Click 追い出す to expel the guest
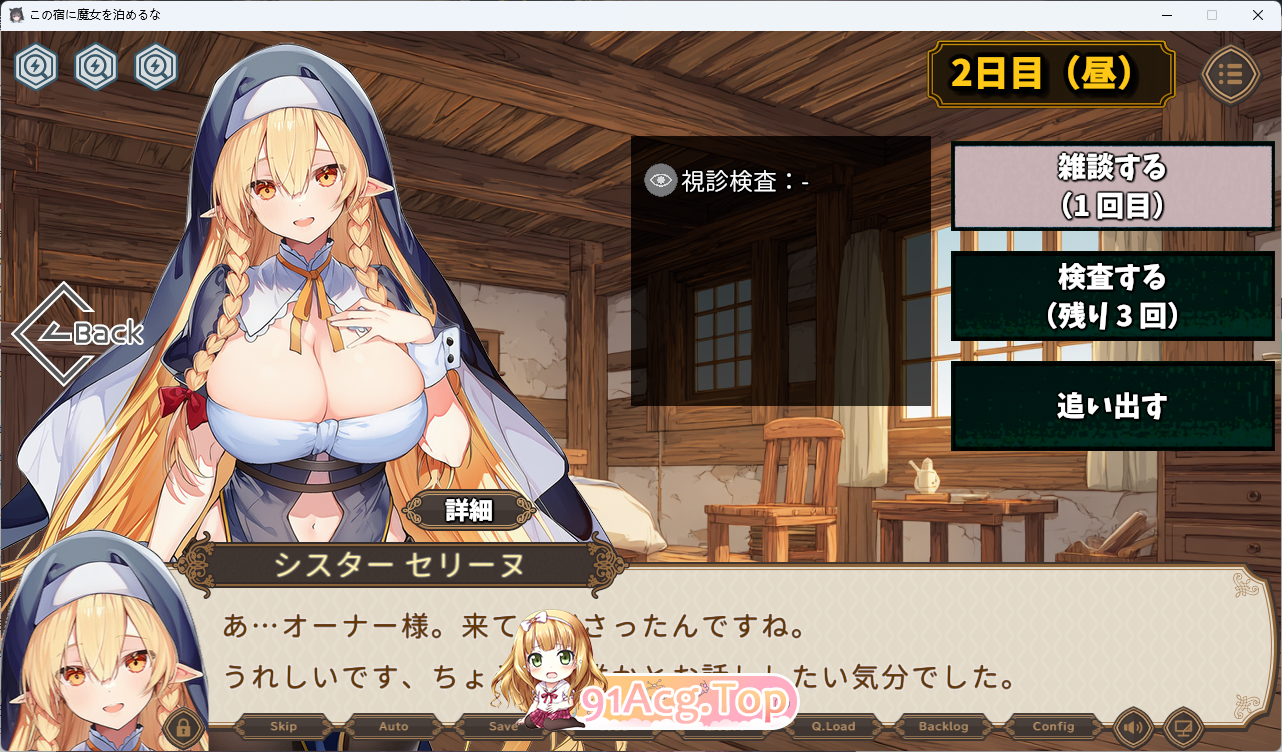The height and width of the screenshot is (752, 1282). (x=1112, y=405)
